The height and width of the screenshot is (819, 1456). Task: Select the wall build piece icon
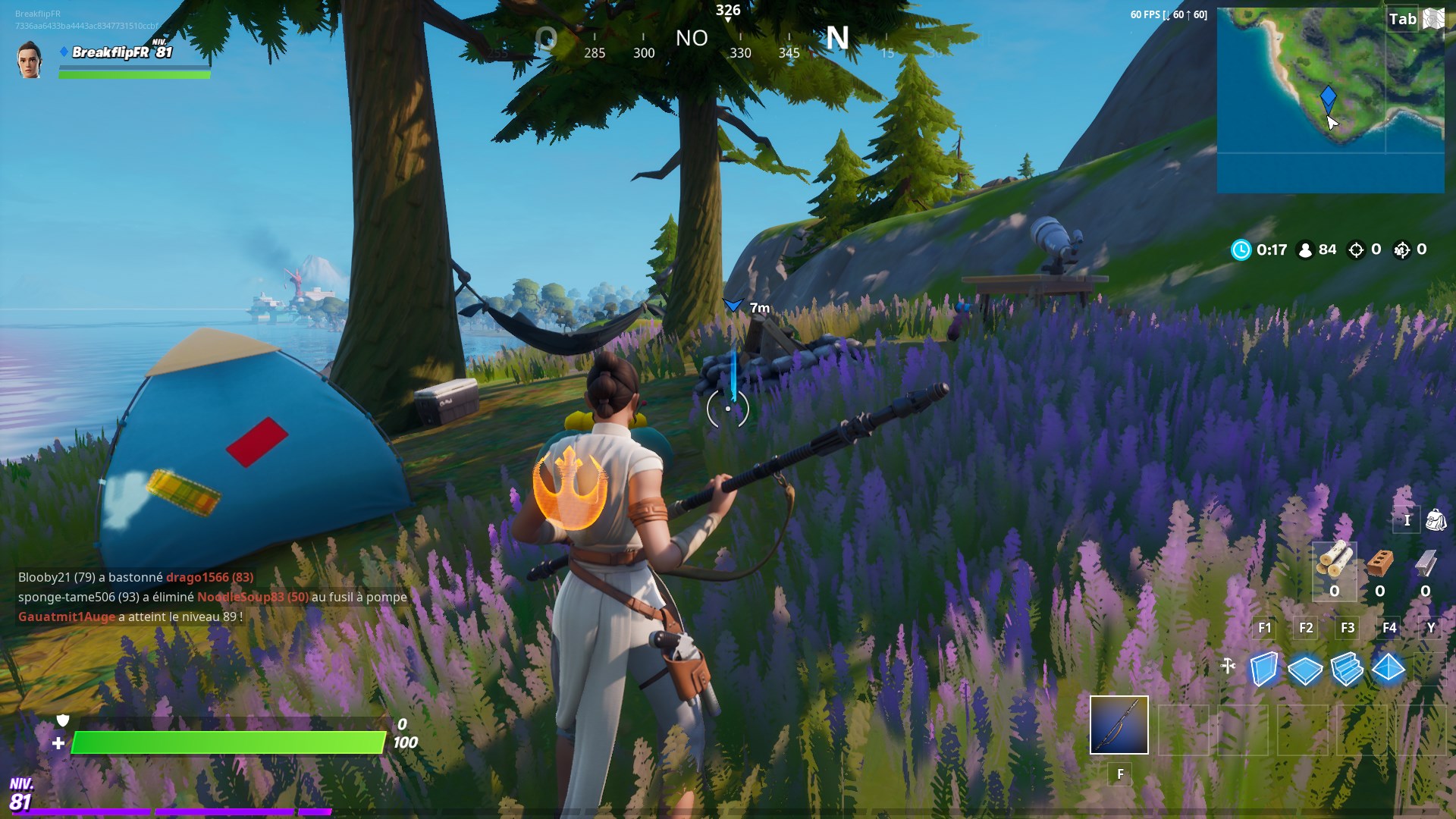point(1264,670)
